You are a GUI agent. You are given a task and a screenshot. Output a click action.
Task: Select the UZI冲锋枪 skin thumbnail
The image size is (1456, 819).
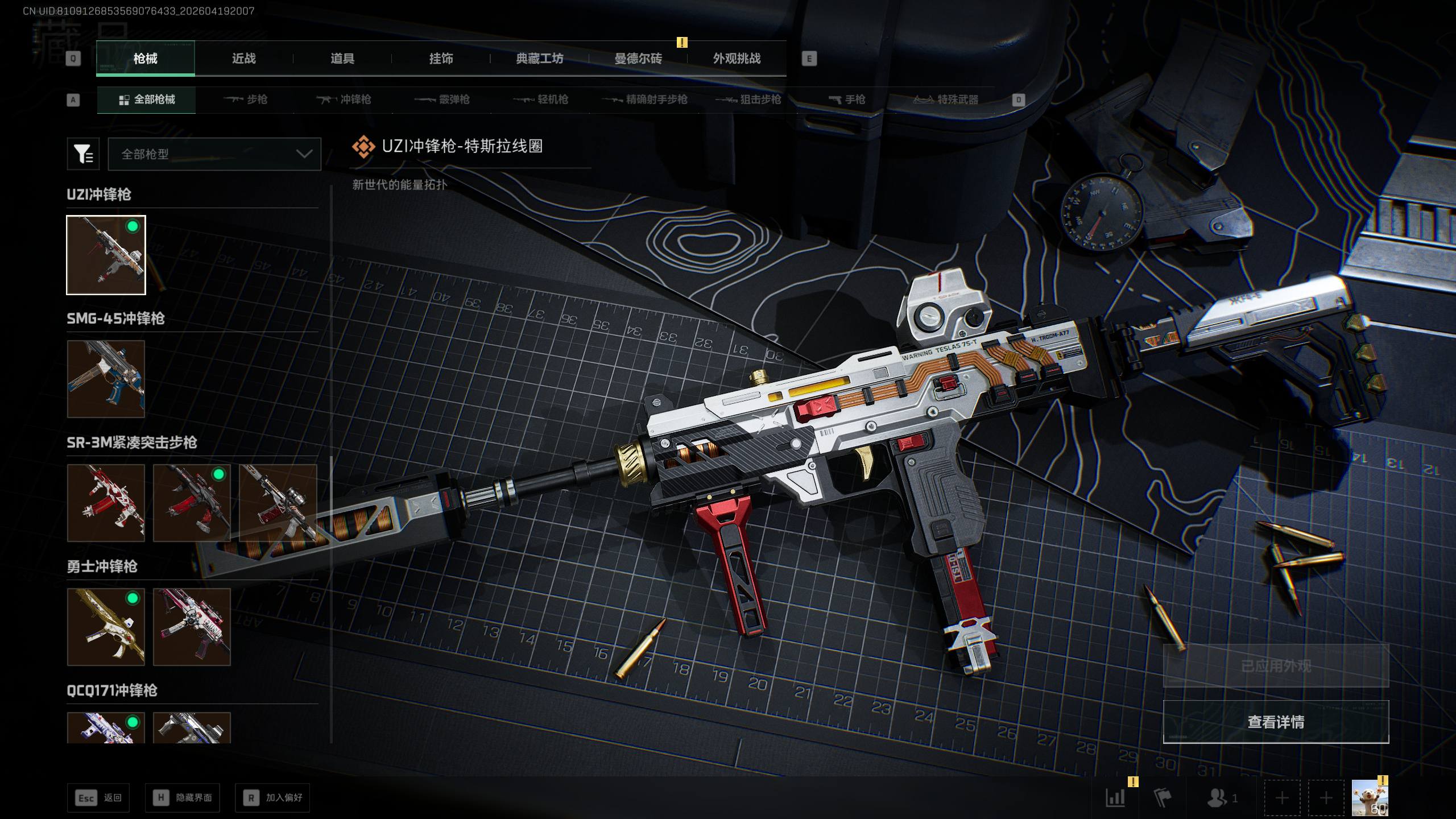(106, 255)
